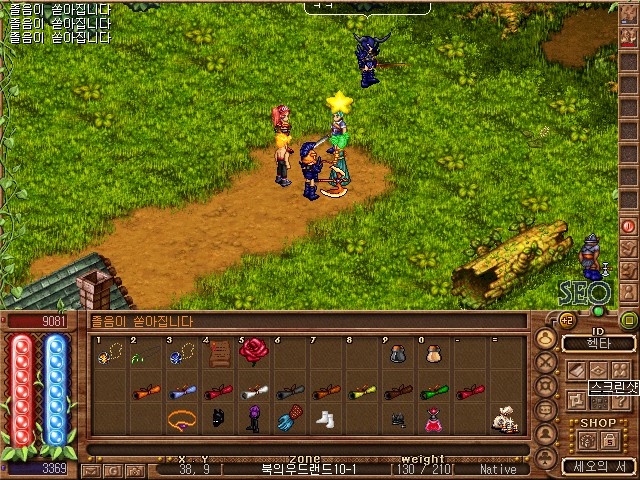640x480 pixels.
Task: Pick the gold necklace with purple gem
Action: point(181,417)
